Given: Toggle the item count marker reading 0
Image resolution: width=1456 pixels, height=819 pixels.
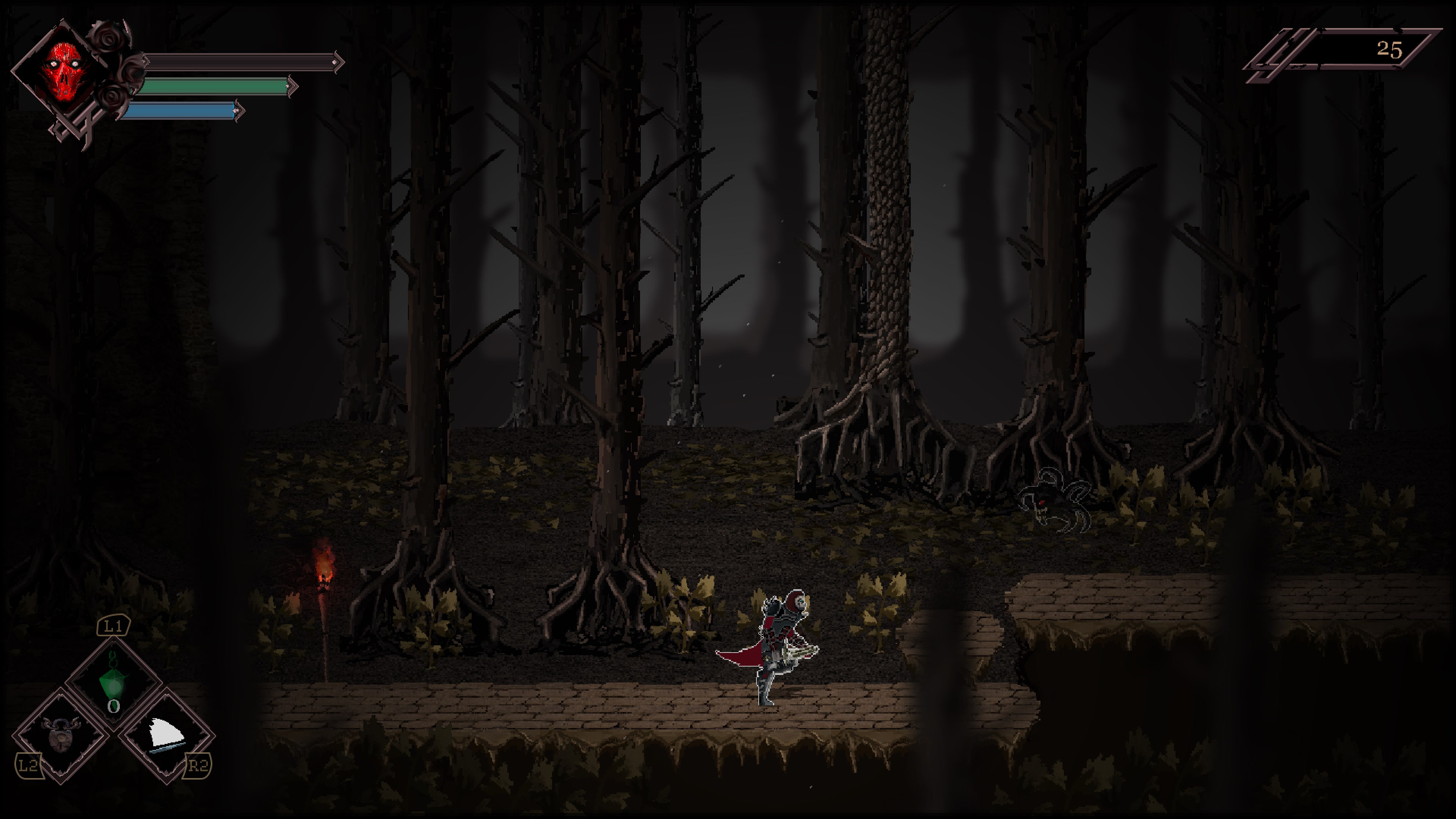Looking at the screenshot, I should coord(115,706).
